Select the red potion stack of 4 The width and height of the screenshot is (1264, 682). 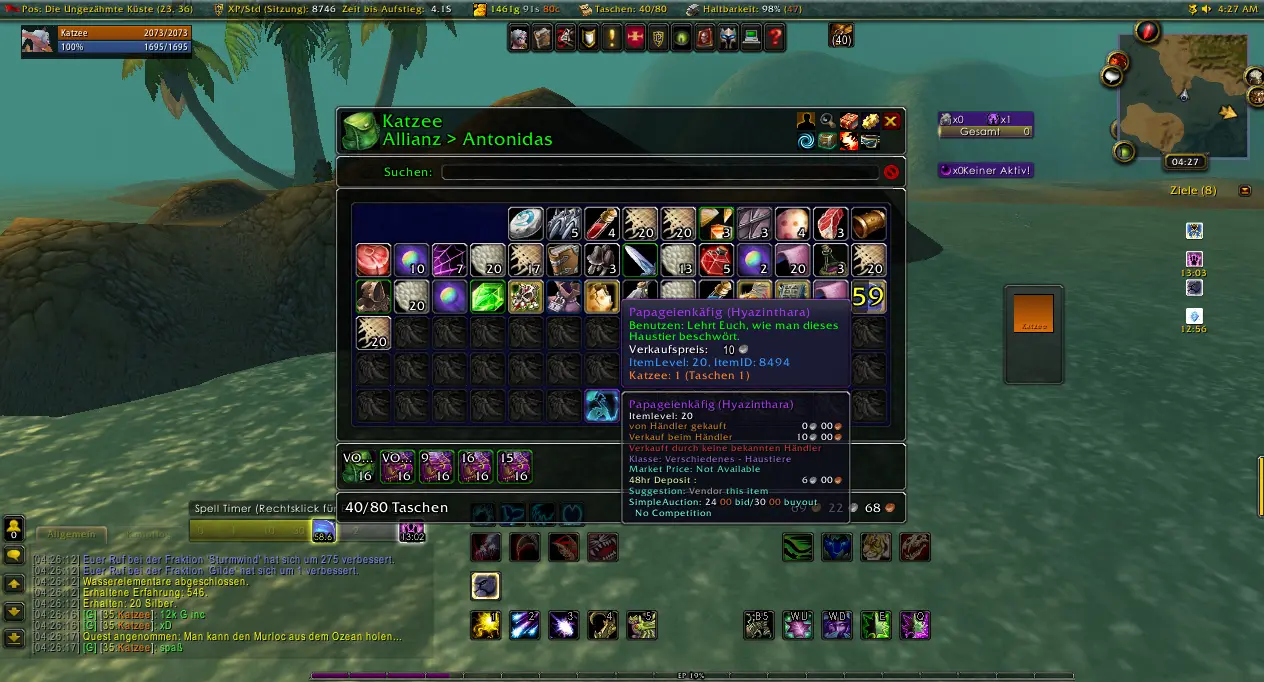[601, 223]
